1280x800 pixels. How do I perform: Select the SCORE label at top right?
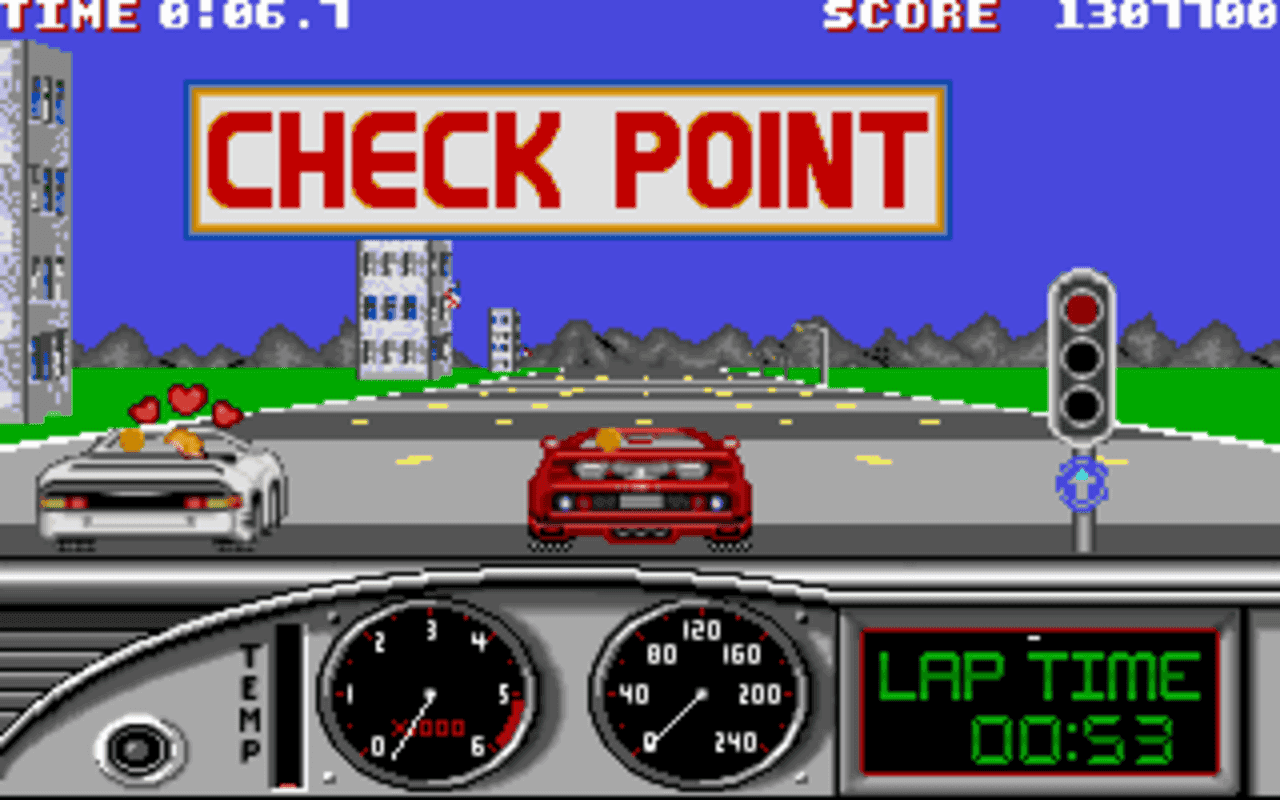click(x=910, y=14)
